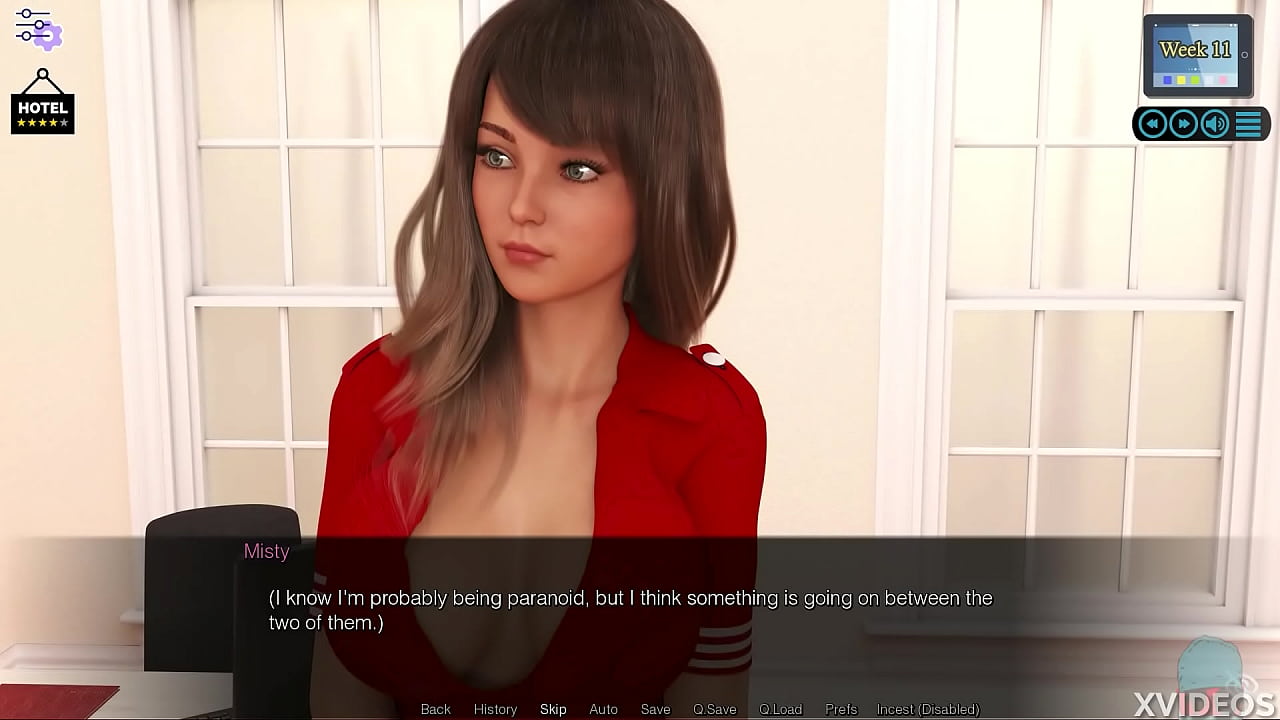Pick the green swatch on the tablet dock
Screen dimensions: 1280x720
click(1194, 79)
